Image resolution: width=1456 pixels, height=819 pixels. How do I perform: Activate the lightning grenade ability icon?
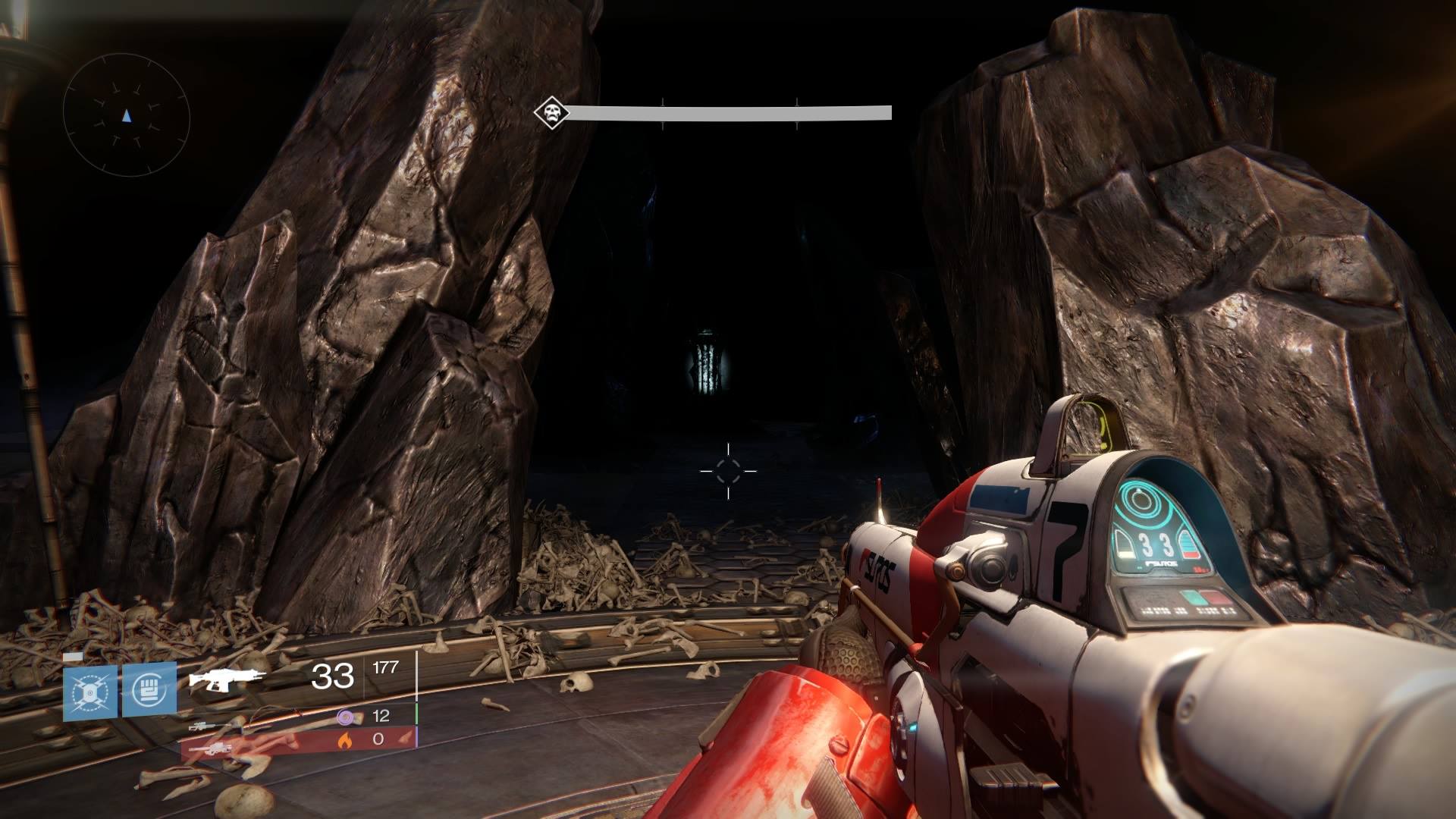point(90,692)
